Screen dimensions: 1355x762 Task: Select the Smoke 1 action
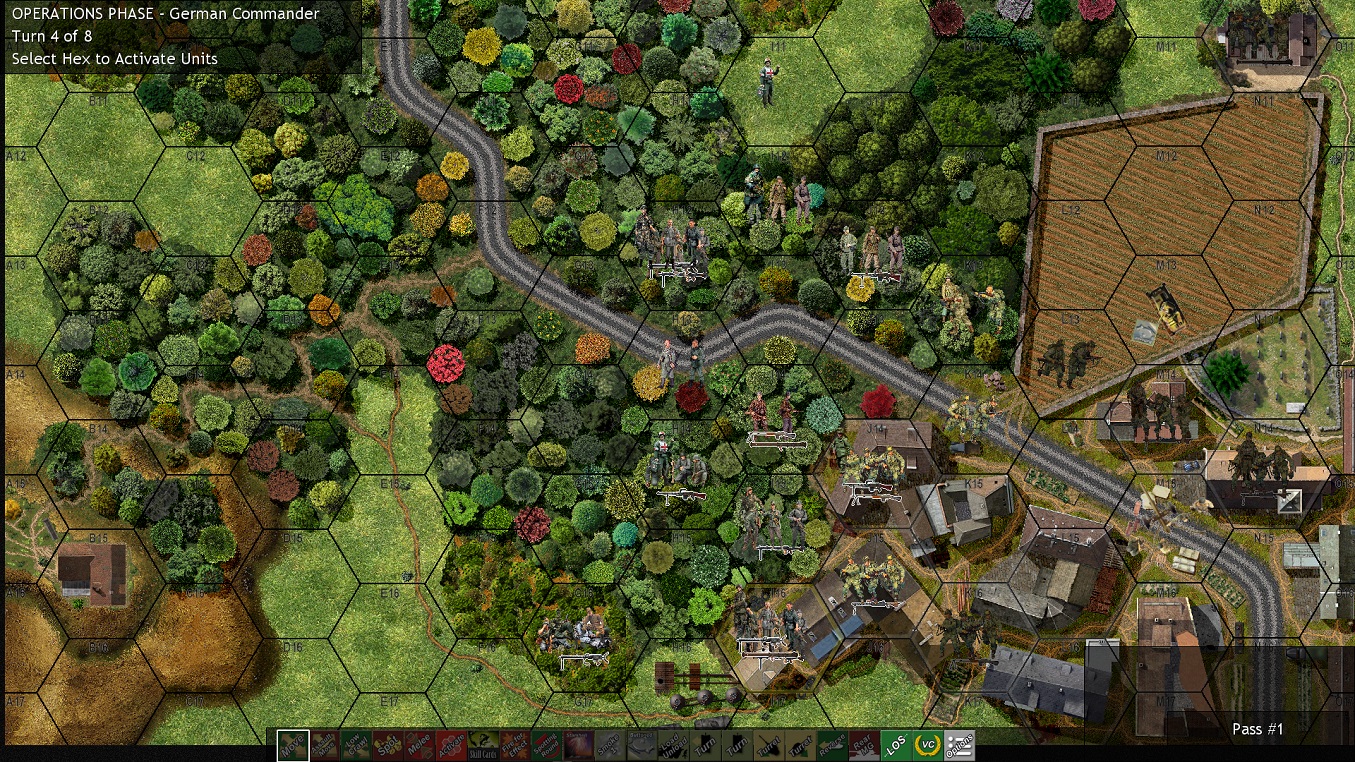[x=610, y=745]
